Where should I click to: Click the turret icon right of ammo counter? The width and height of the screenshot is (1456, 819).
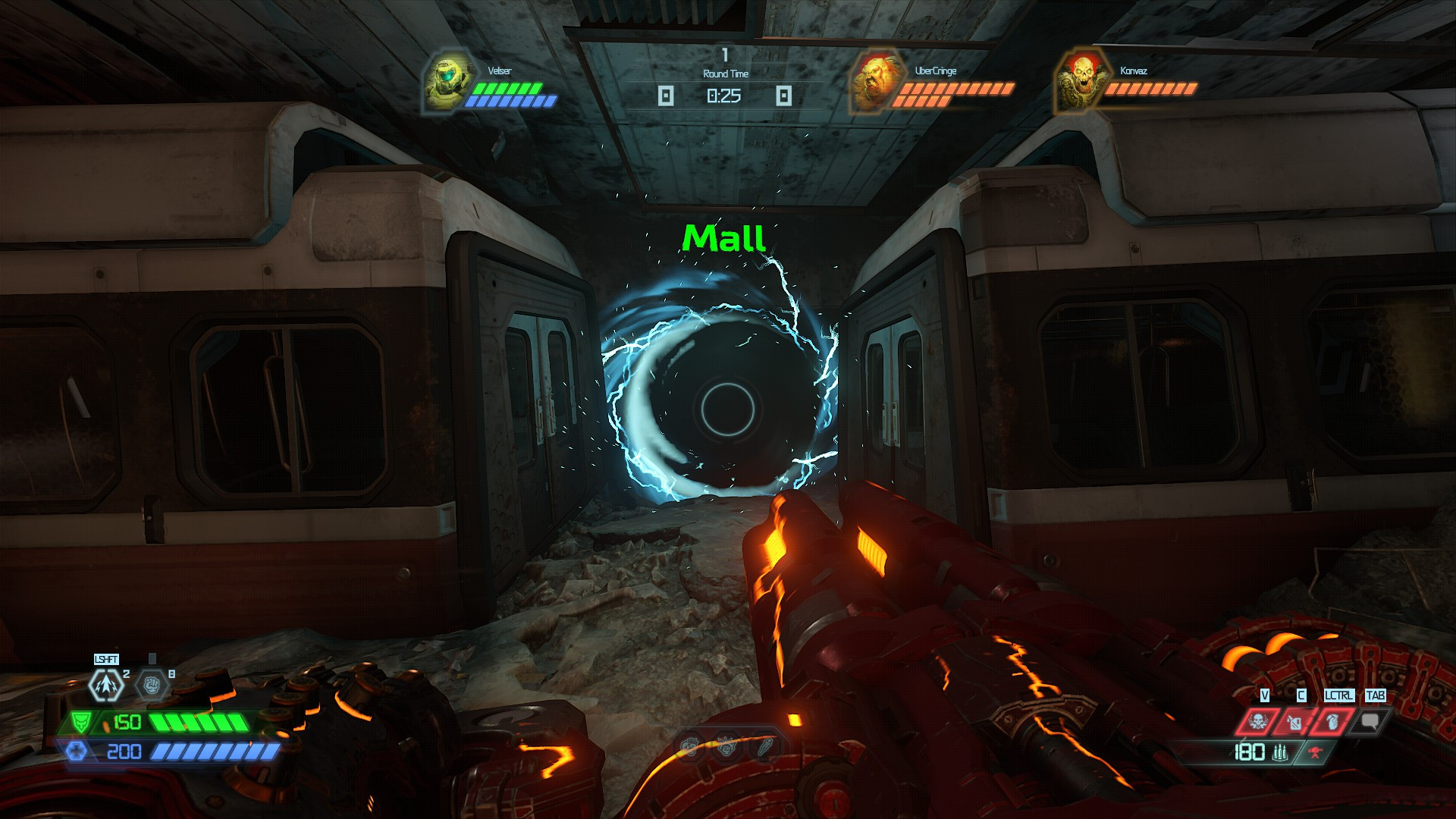1314,752
